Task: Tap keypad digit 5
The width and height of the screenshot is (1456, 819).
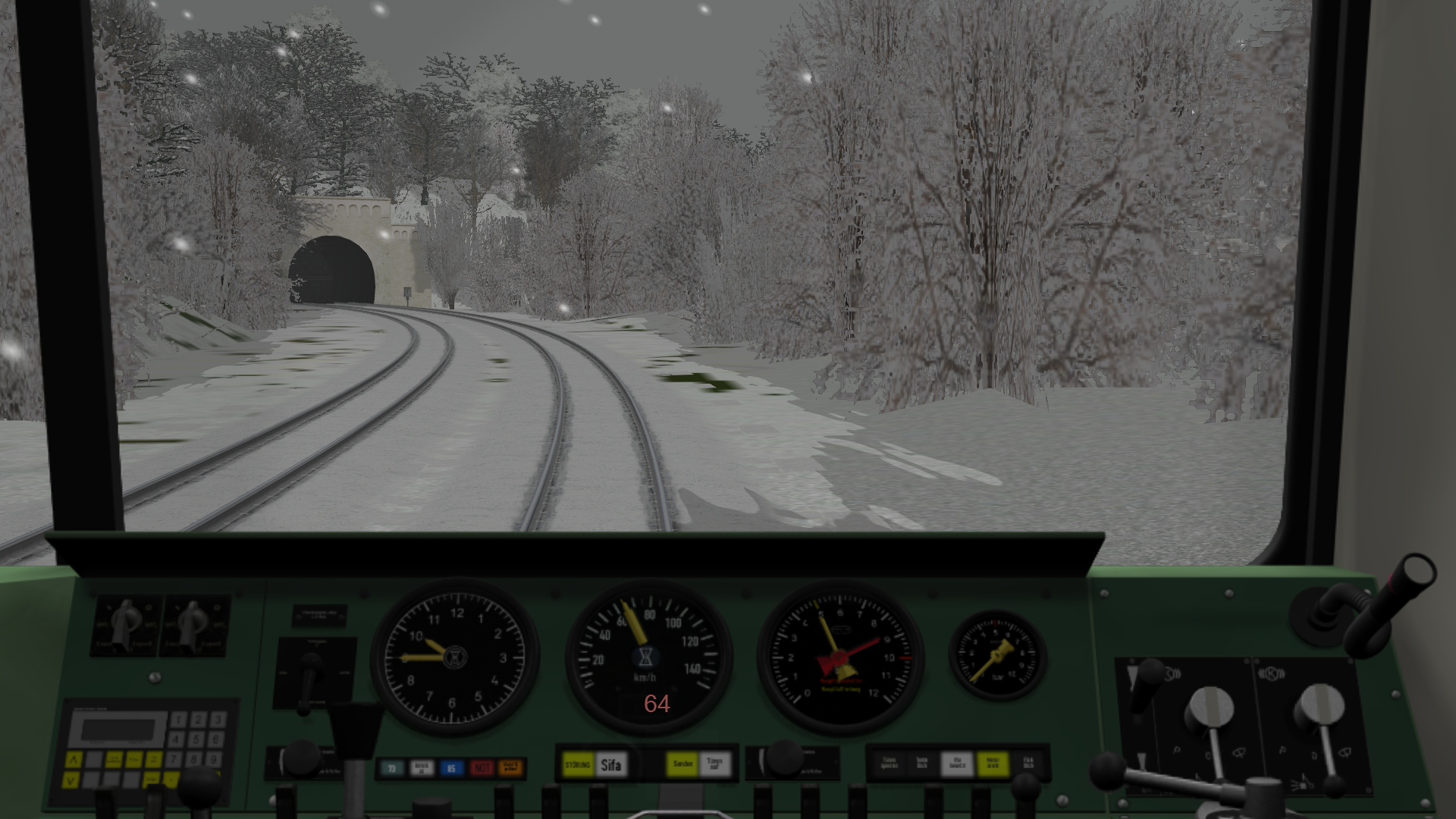Action: point(197,739)
